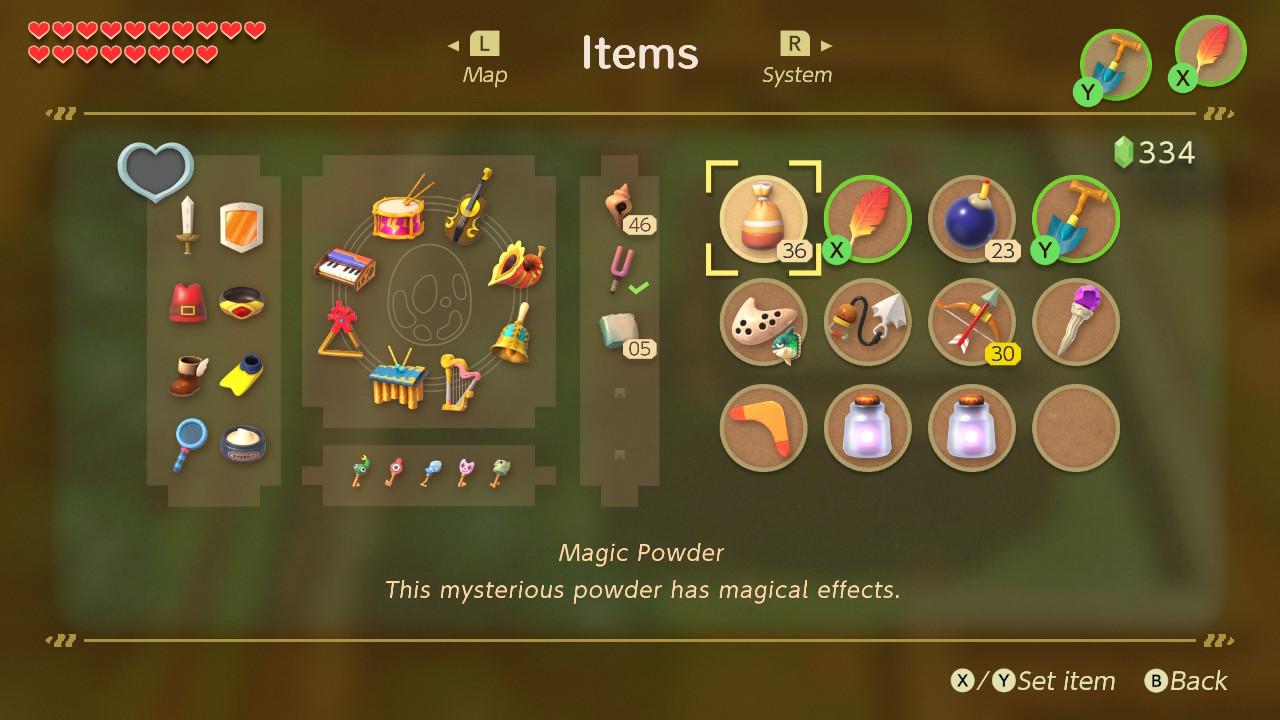
Task: Select a bottle of Secret Medicine
Action: click(x=867, y=427)
